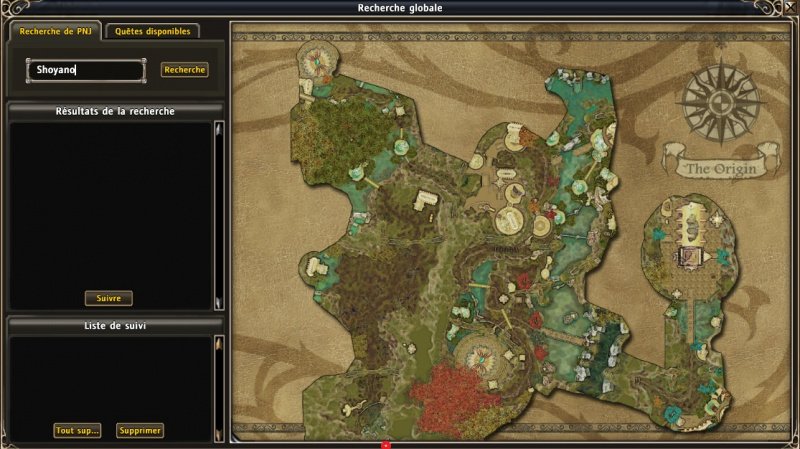Open the Quêtes disponibles tab
The image size is (800, 449).
[152, 31]
